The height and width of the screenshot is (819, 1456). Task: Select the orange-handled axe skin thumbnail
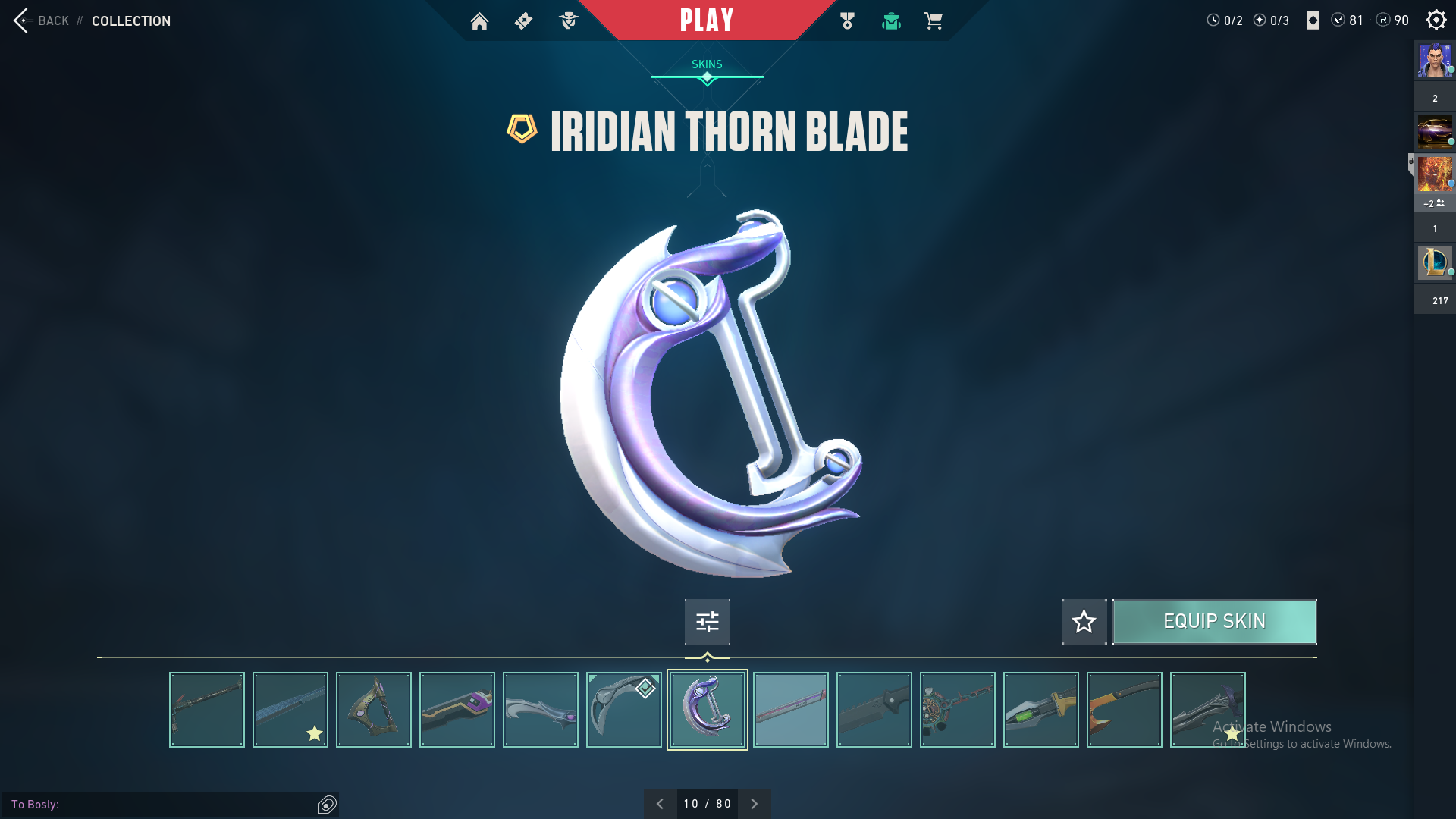coord(1124,710)
